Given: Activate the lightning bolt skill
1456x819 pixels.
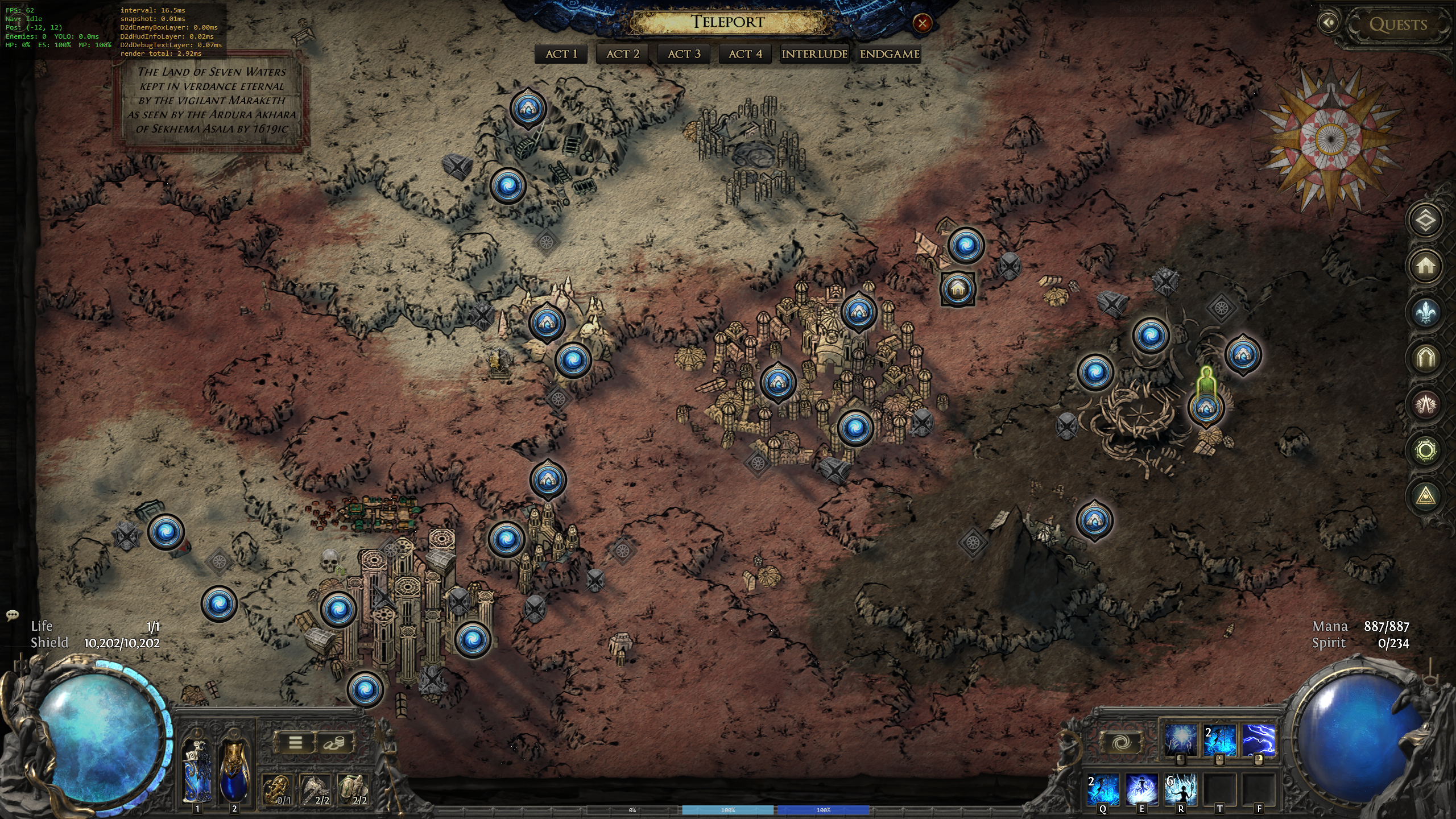Looking at the screenshot, I should point(1258,739).
